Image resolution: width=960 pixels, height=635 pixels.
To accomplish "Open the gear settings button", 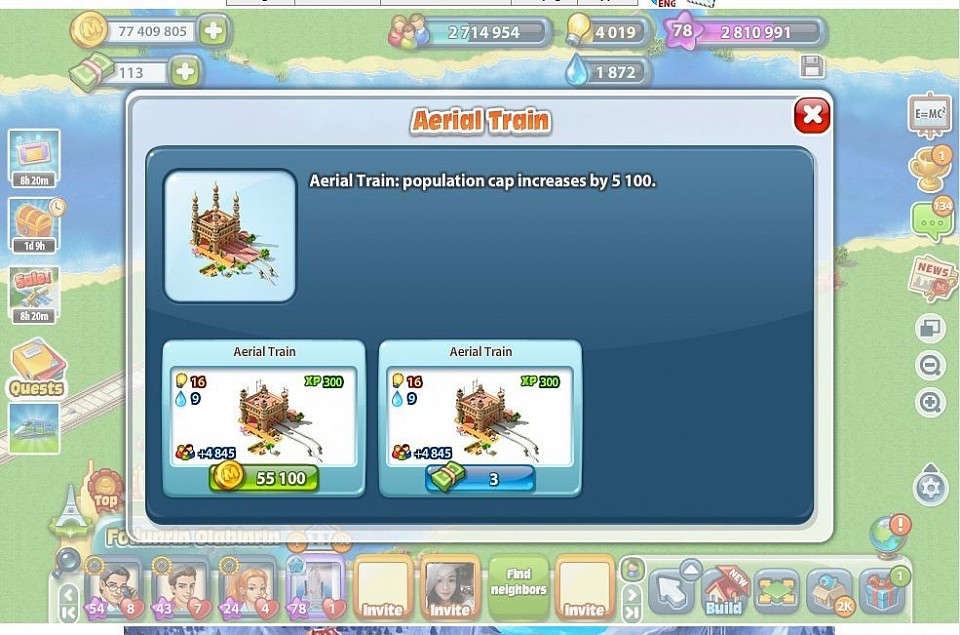I will coord(930,488).
